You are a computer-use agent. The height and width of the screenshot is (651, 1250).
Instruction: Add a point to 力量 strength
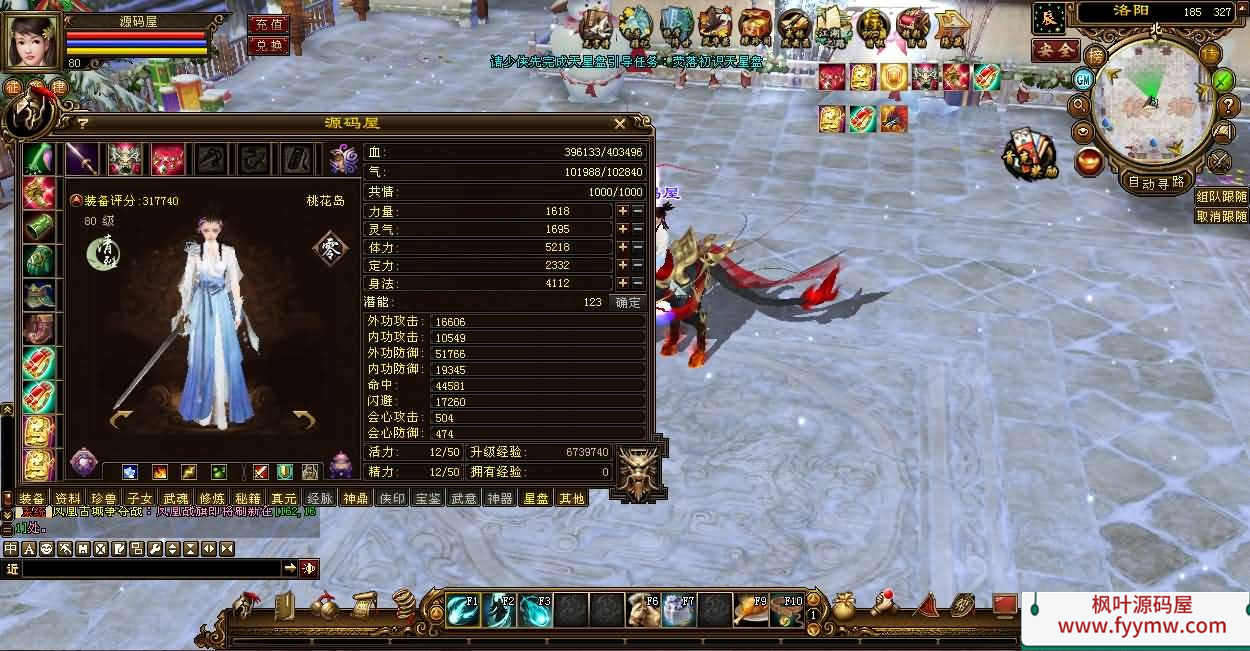coord(622,211)
